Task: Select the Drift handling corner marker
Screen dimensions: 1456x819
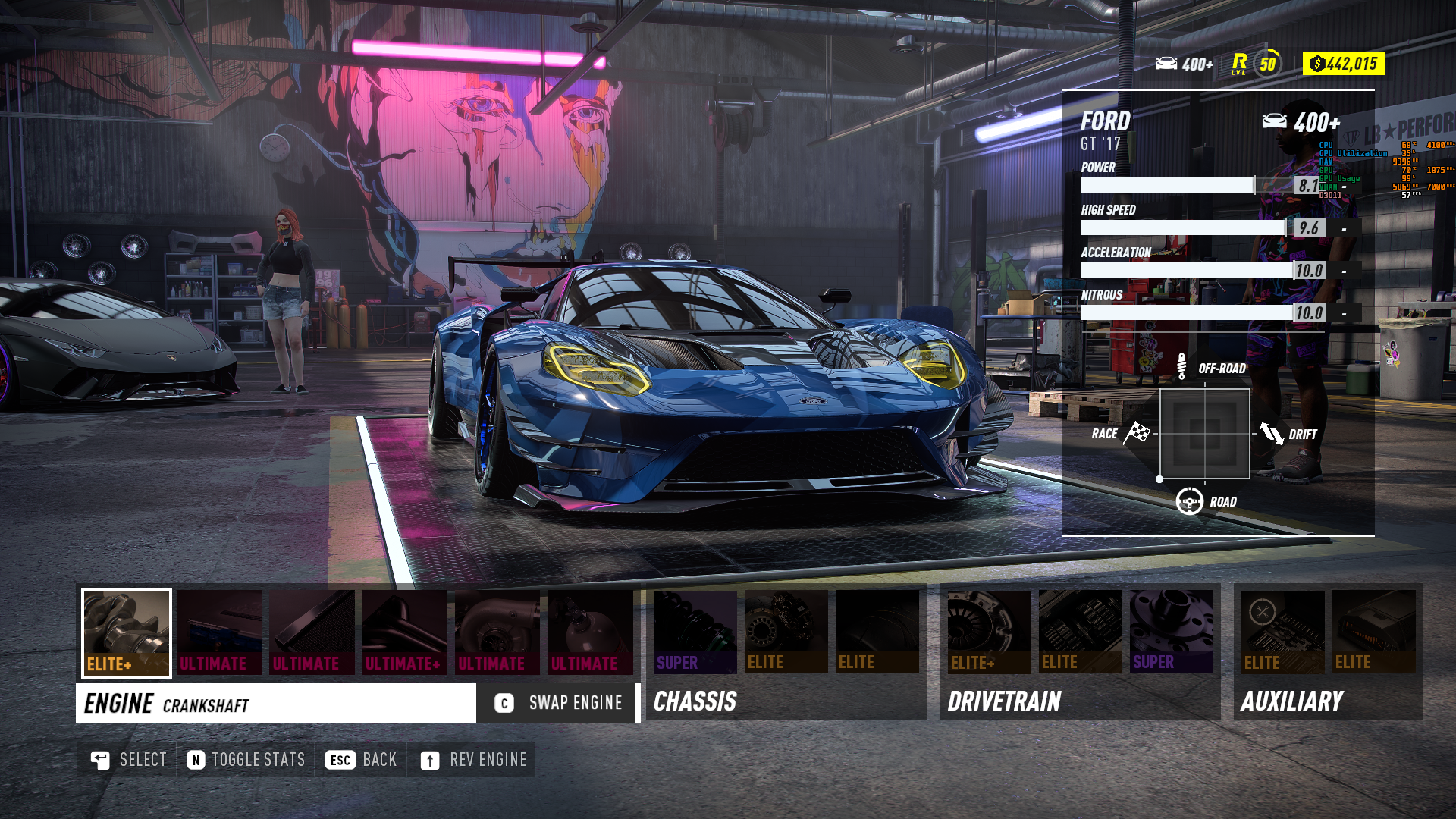Action: click(x=1272, y=434)
